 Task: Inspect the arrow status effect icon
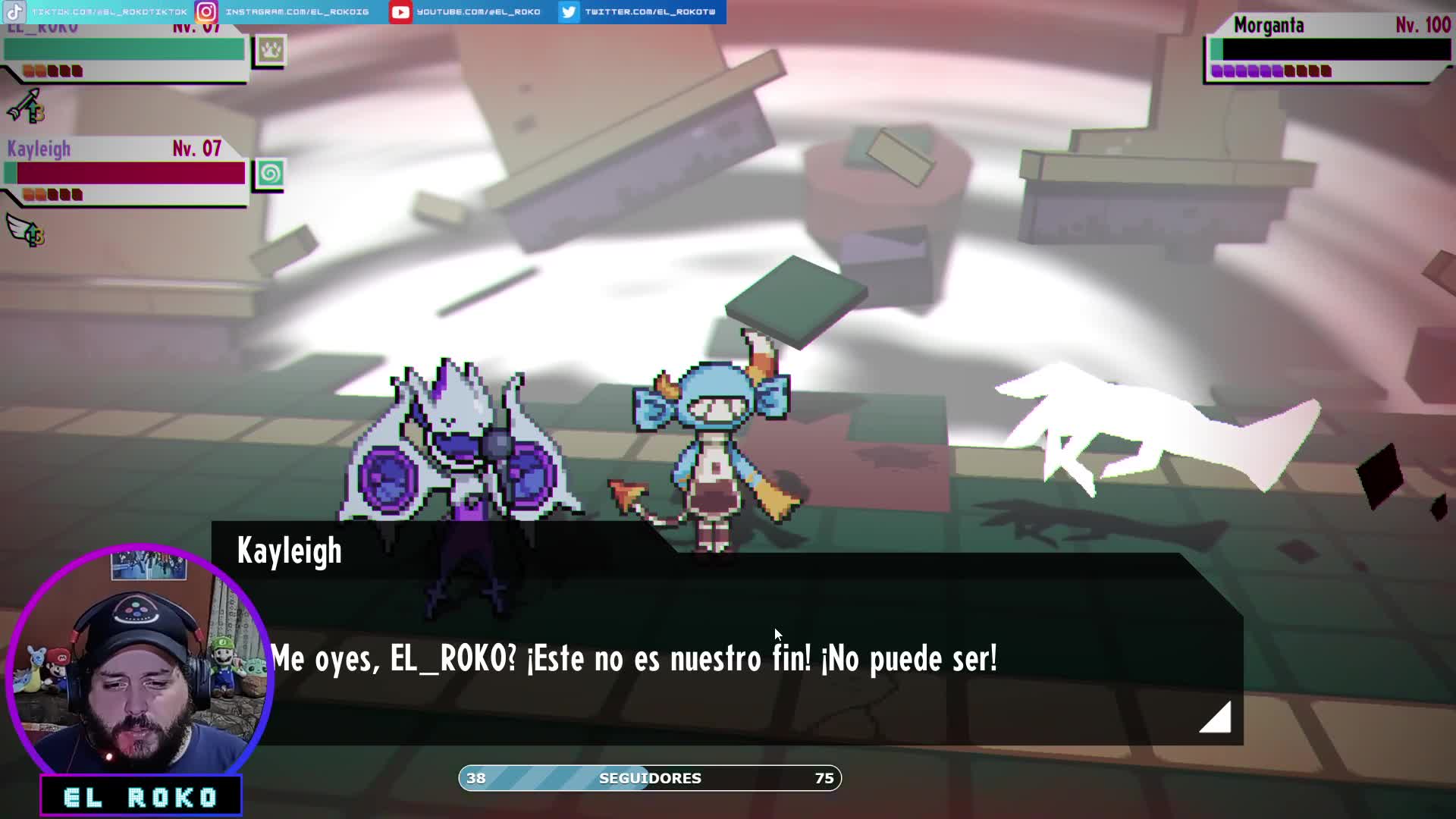26,106
